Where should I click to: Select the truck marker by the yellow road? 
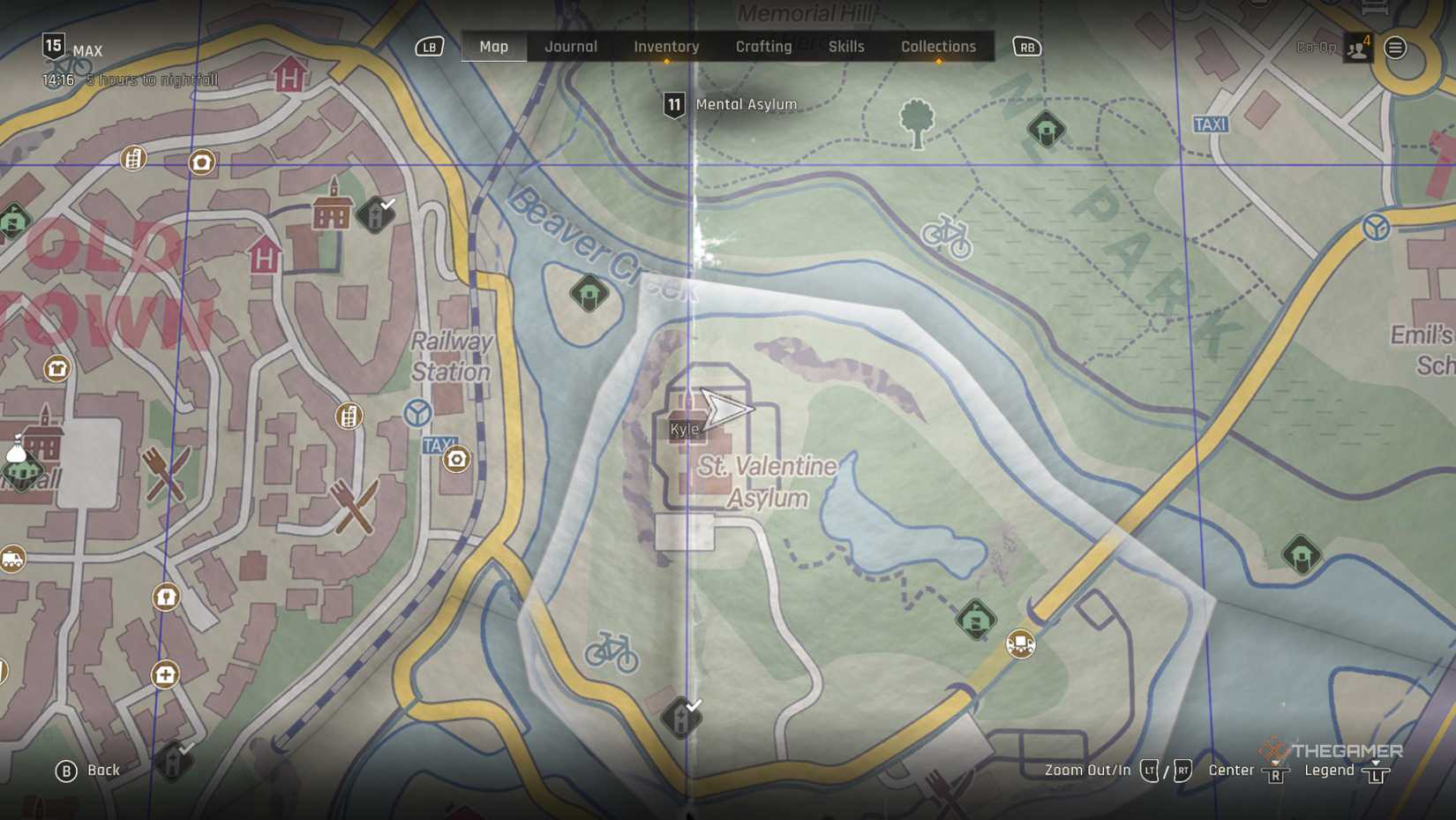coord(1021,643)
